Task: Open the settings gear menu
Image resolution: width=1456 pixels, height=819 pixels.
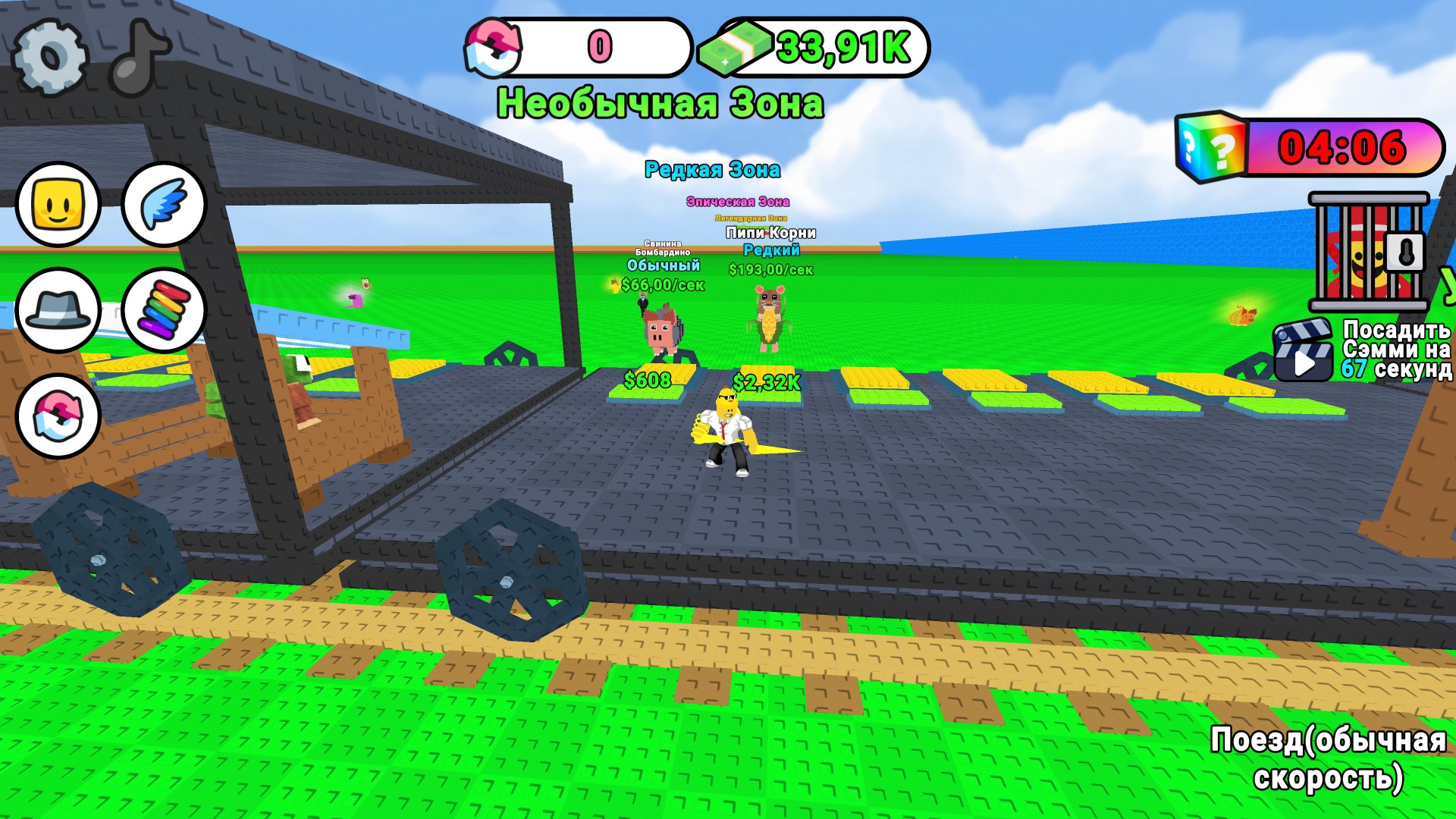Action: click(x=49, y=55)
